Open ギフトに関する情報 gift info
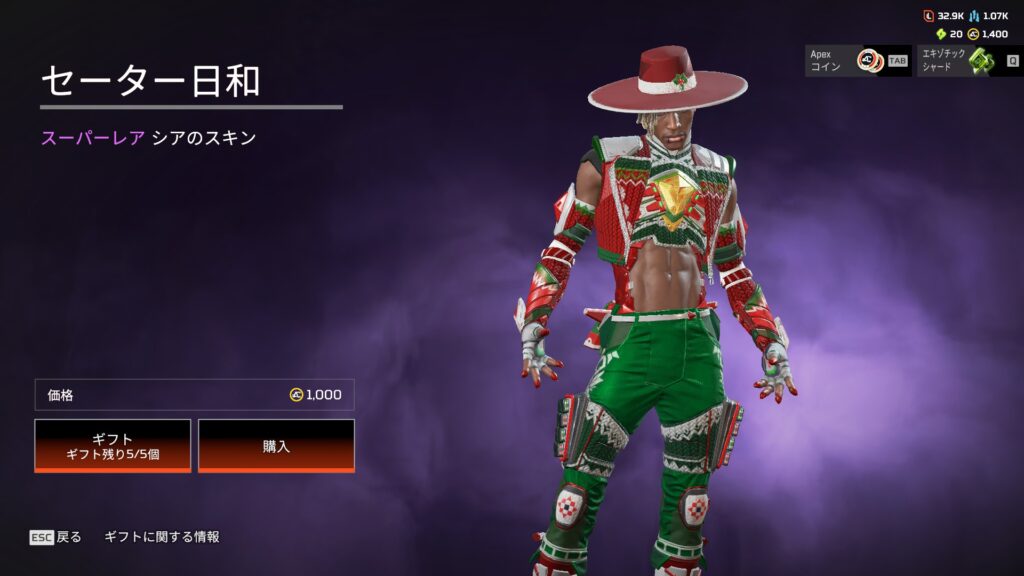Screen dimensions: 1024x576 click(162, 537)
